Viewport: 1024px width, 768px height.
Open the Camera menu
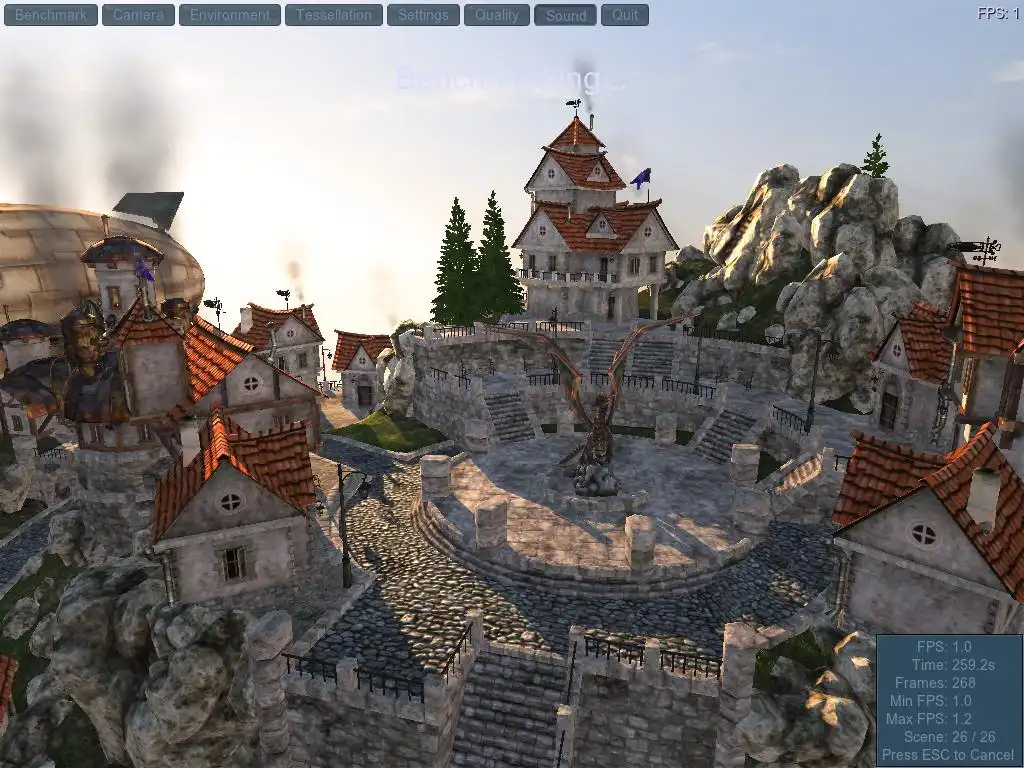coord(138,15)
